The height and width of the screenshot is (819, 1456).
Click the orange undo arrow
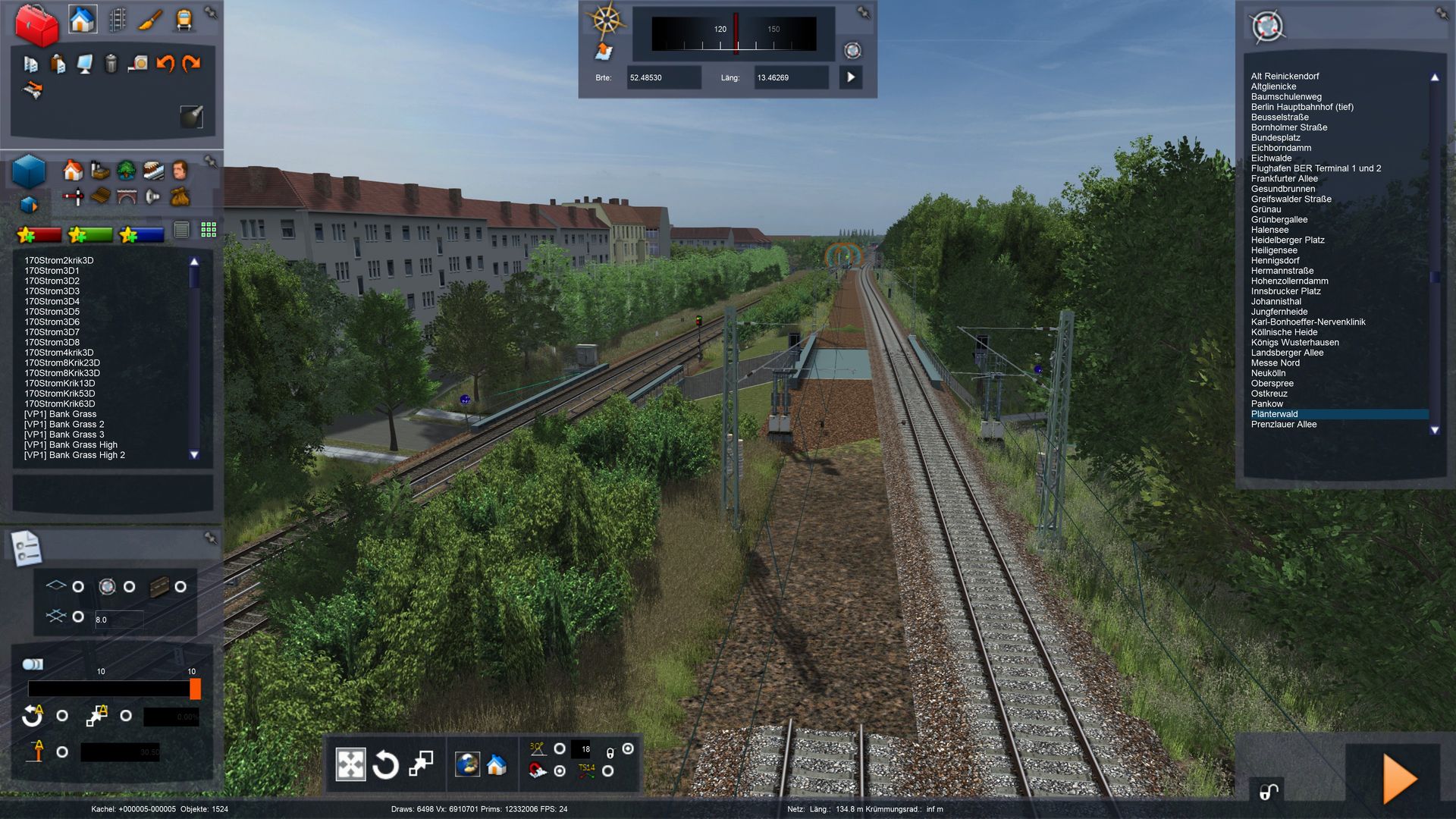coord(165,64)
